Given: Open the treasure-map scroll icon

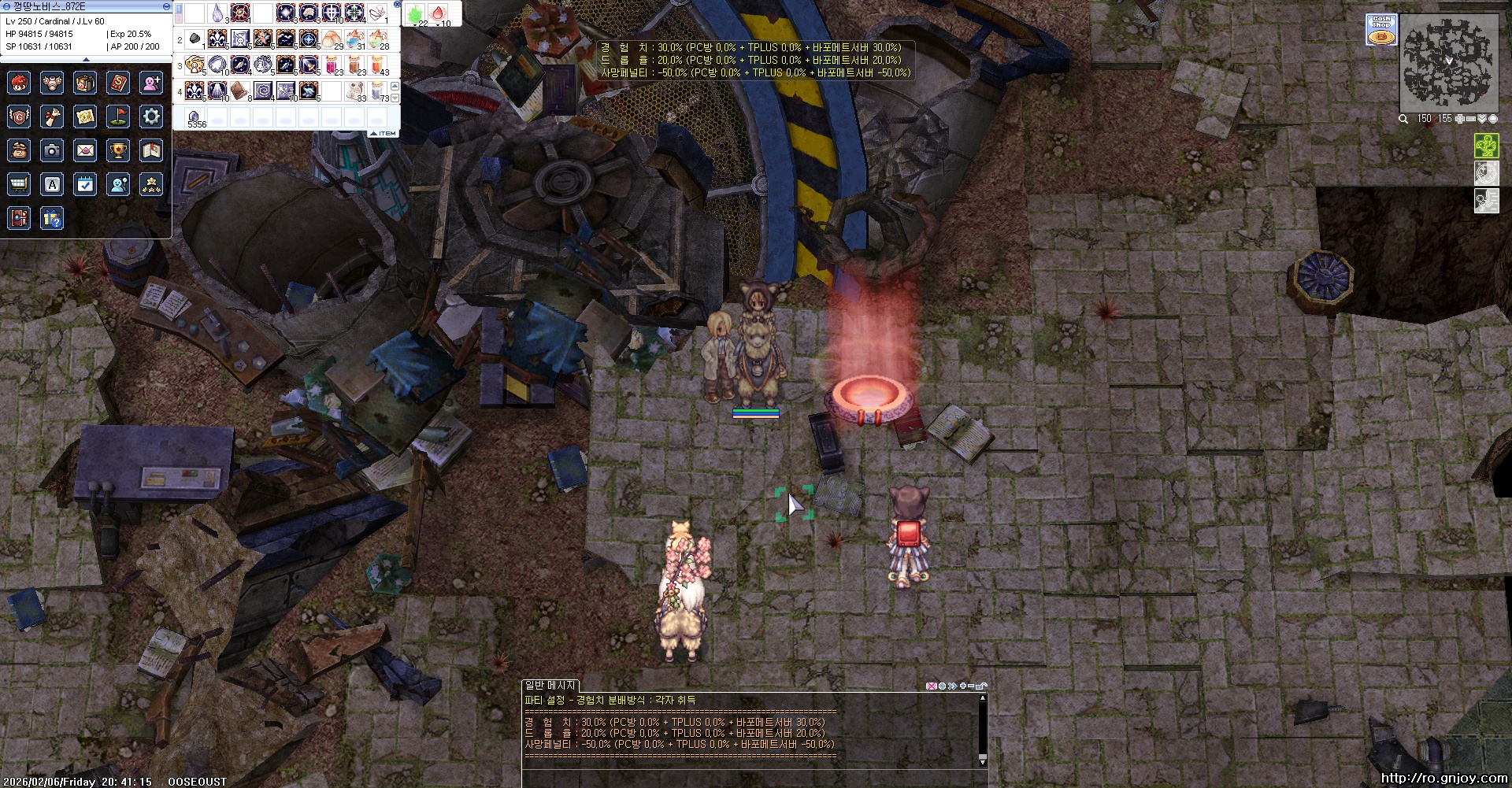Looking at the screenshot, I should 85,117.
